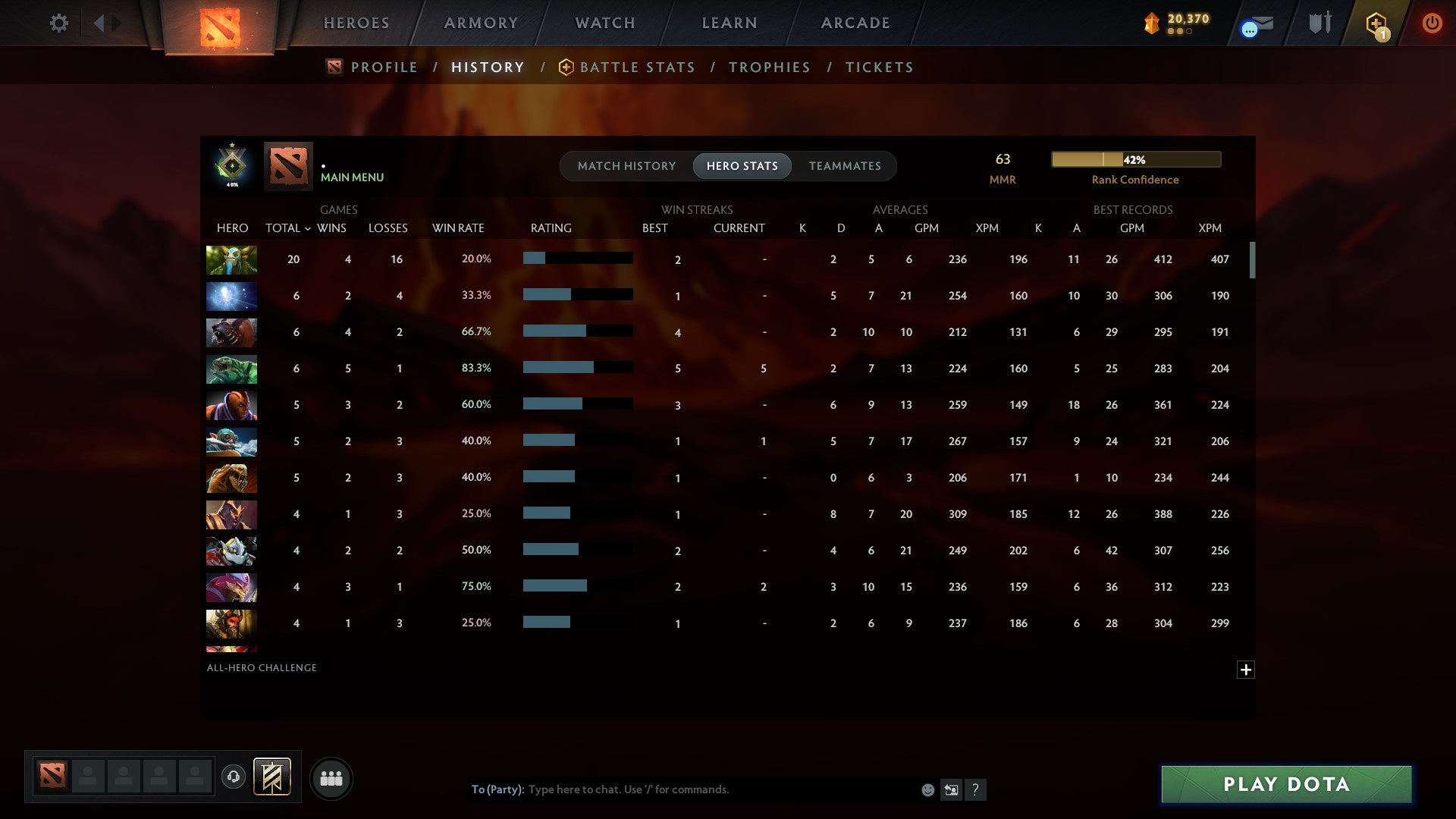The width and height of the screenshot is (1456, 819).
Task: Click the question mark help icon
Action: [x=977, y=789]
